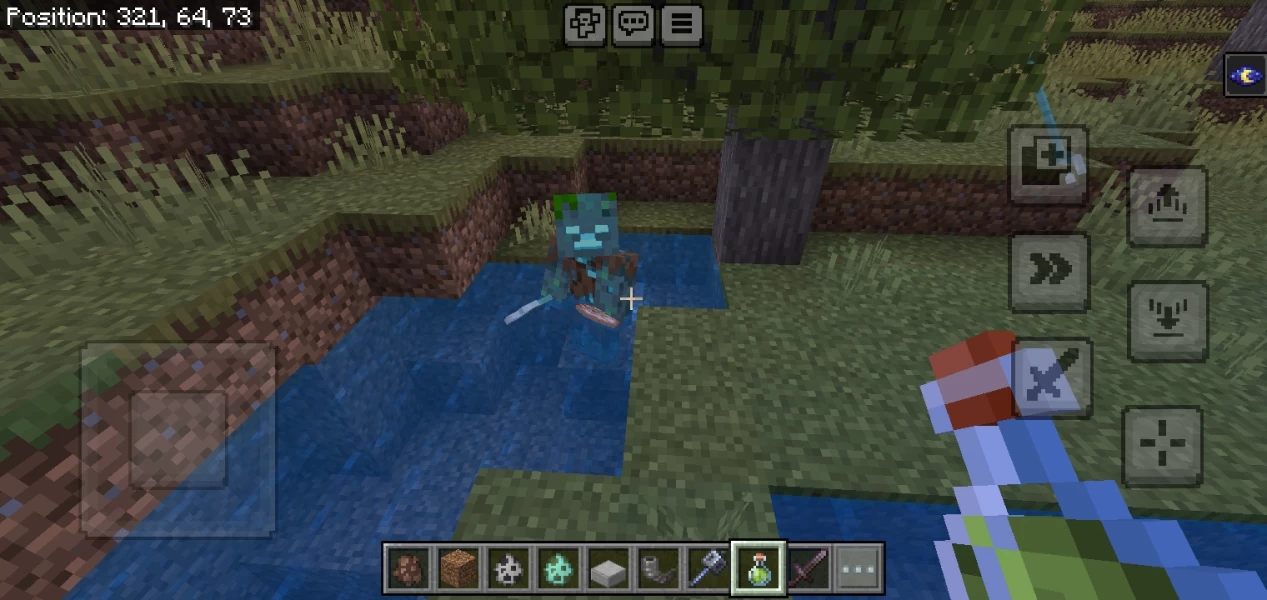Open the chat speech-bubble button
Screen dimensions: 1267x600
(632, 24)
